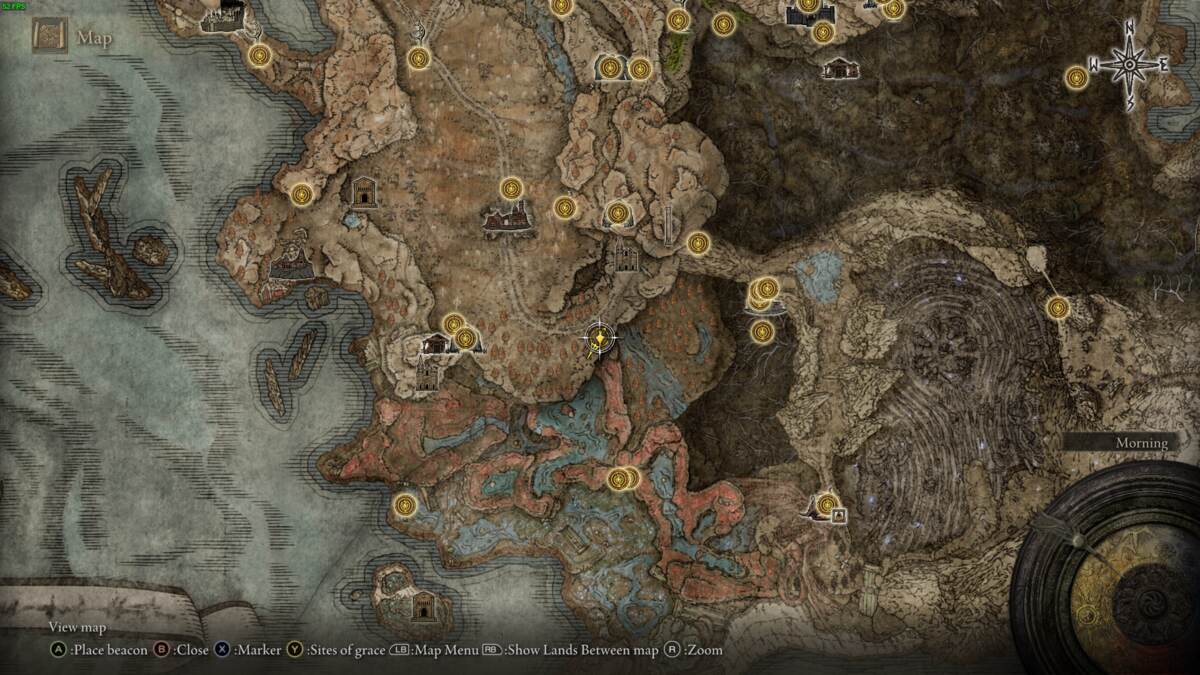The height and width of the screenshot is (675, 1200).
Task: Select the yellow player location cursor
Action: [x=598, y=340]
